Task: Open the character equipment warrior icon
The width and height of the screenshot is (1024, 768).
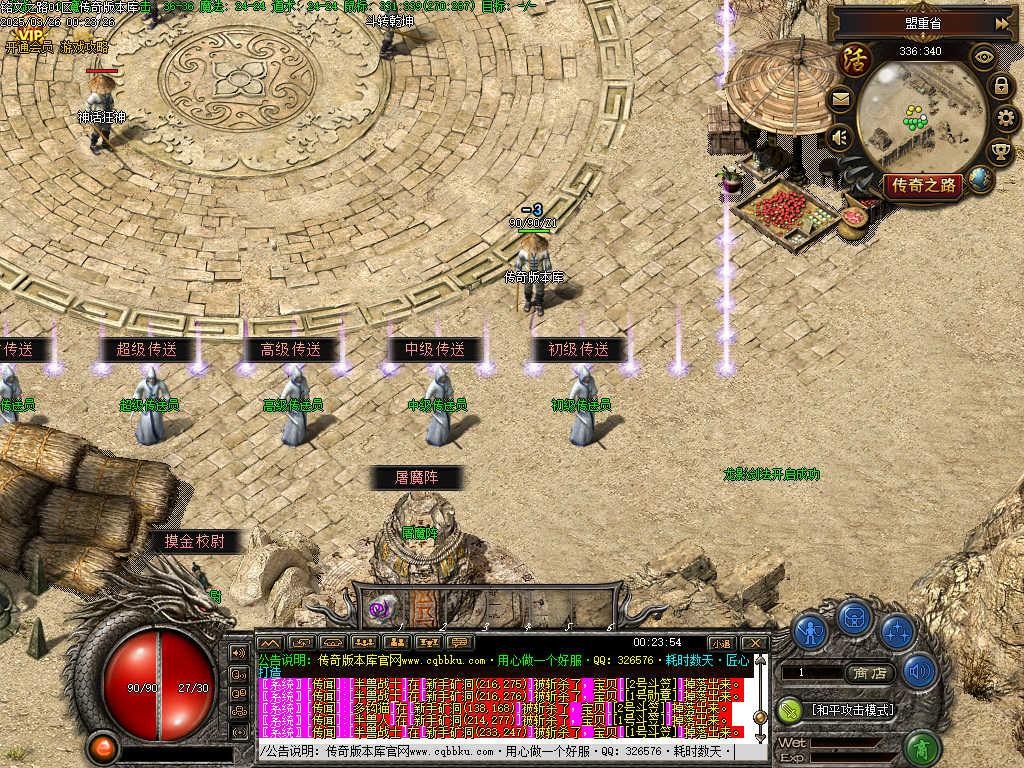Action: (811, 632)
